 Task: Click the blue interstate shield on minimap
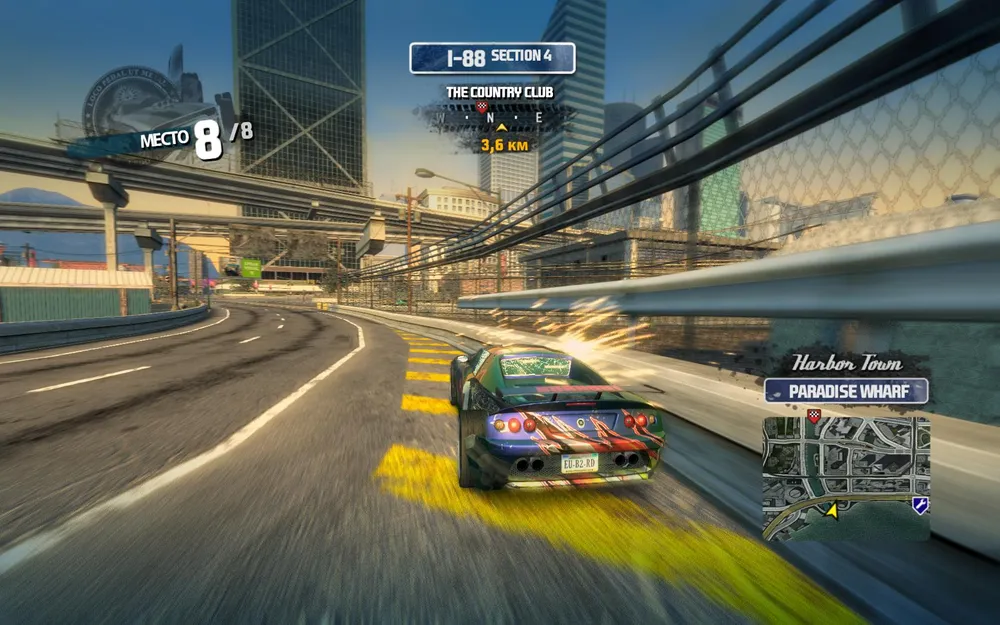(920, 505)
